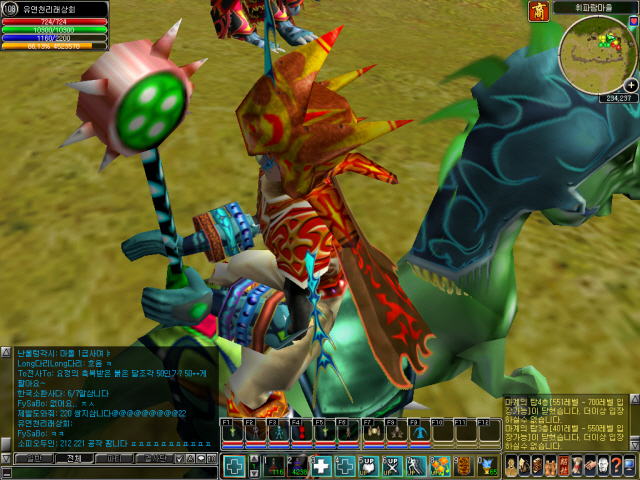Activate the F4 red potion slot

tap(297, 433)
